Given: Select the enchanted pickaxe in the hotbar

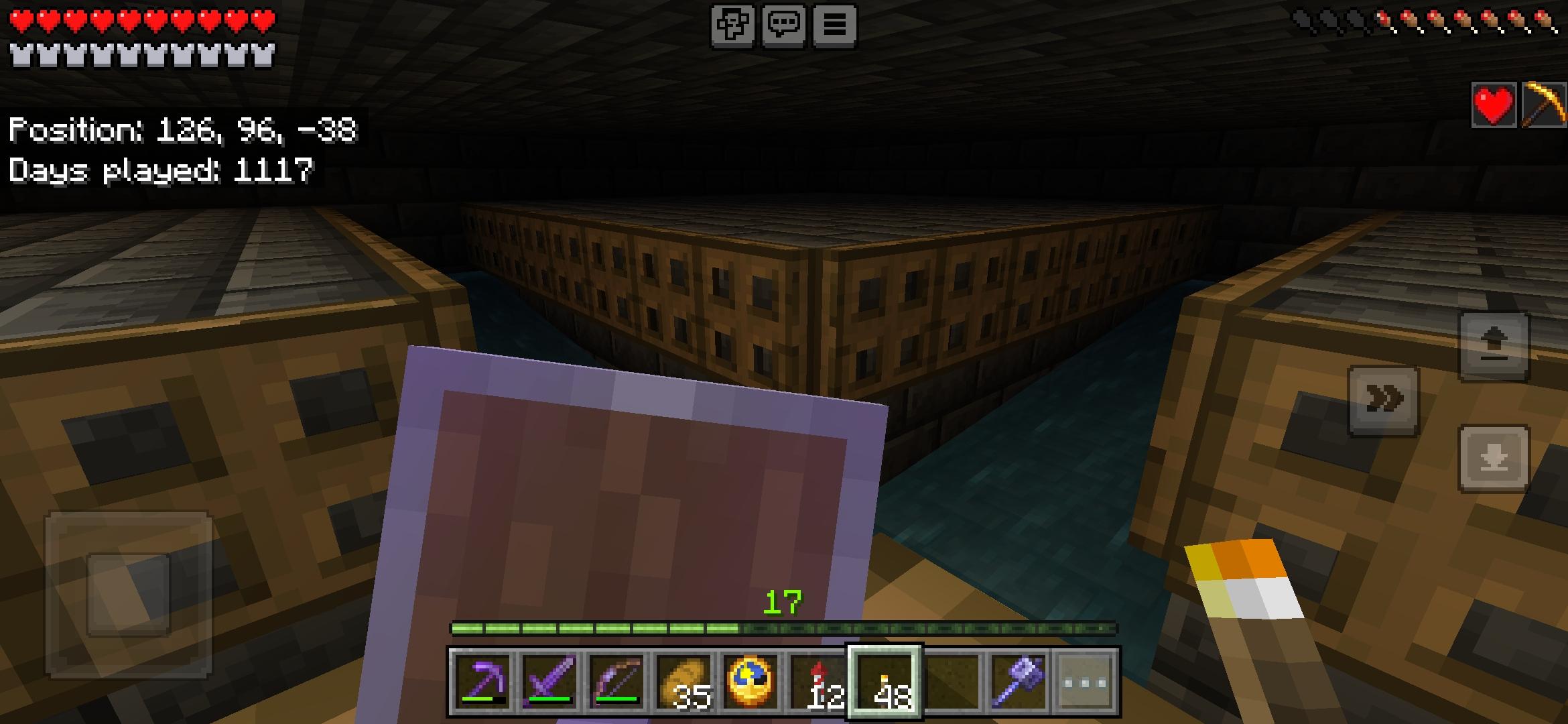Looking at the screenshot, I should (x=482, y=680).
